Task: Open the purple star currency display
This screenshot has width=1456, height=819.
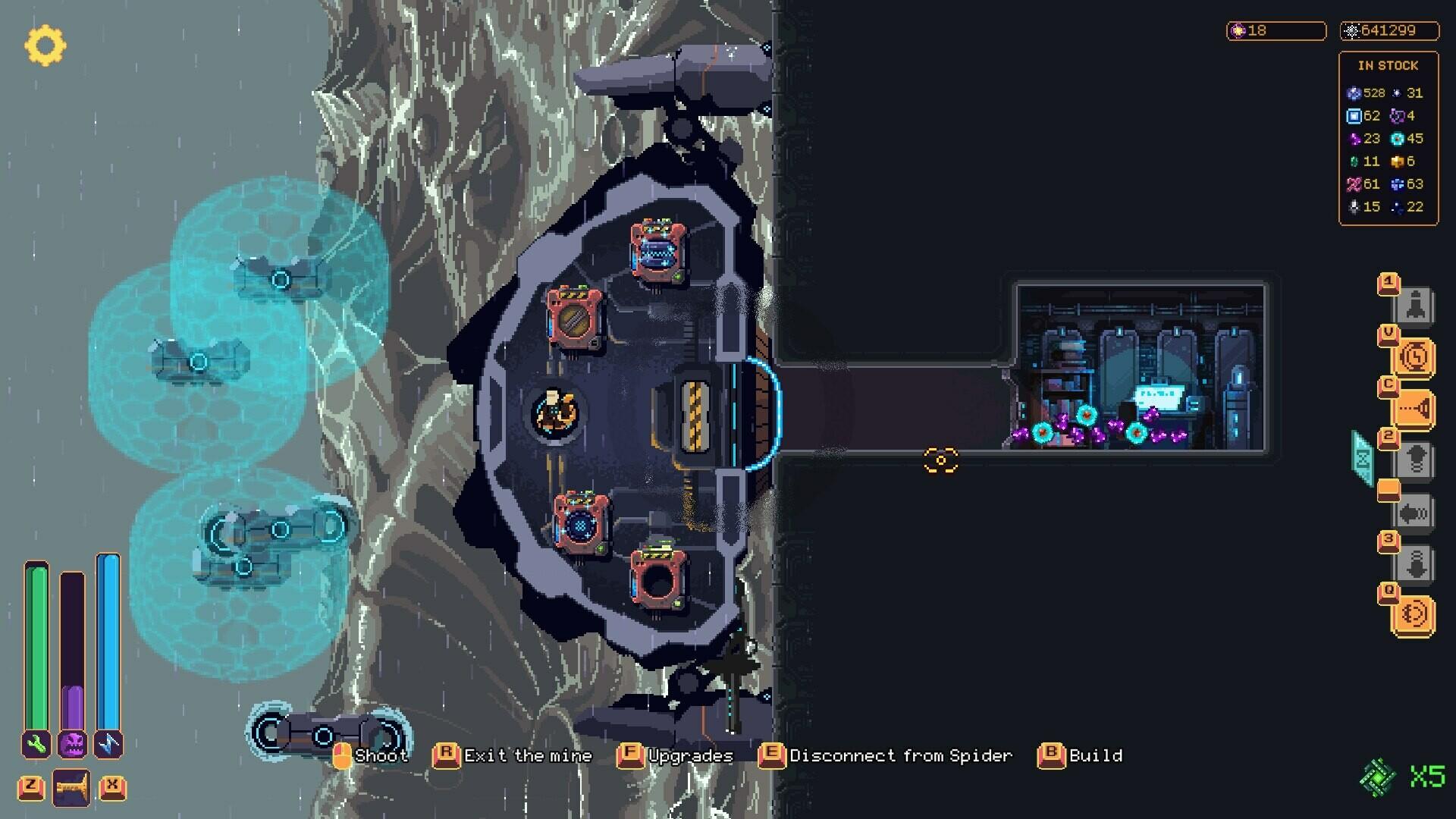Action: pos(1276,31)
